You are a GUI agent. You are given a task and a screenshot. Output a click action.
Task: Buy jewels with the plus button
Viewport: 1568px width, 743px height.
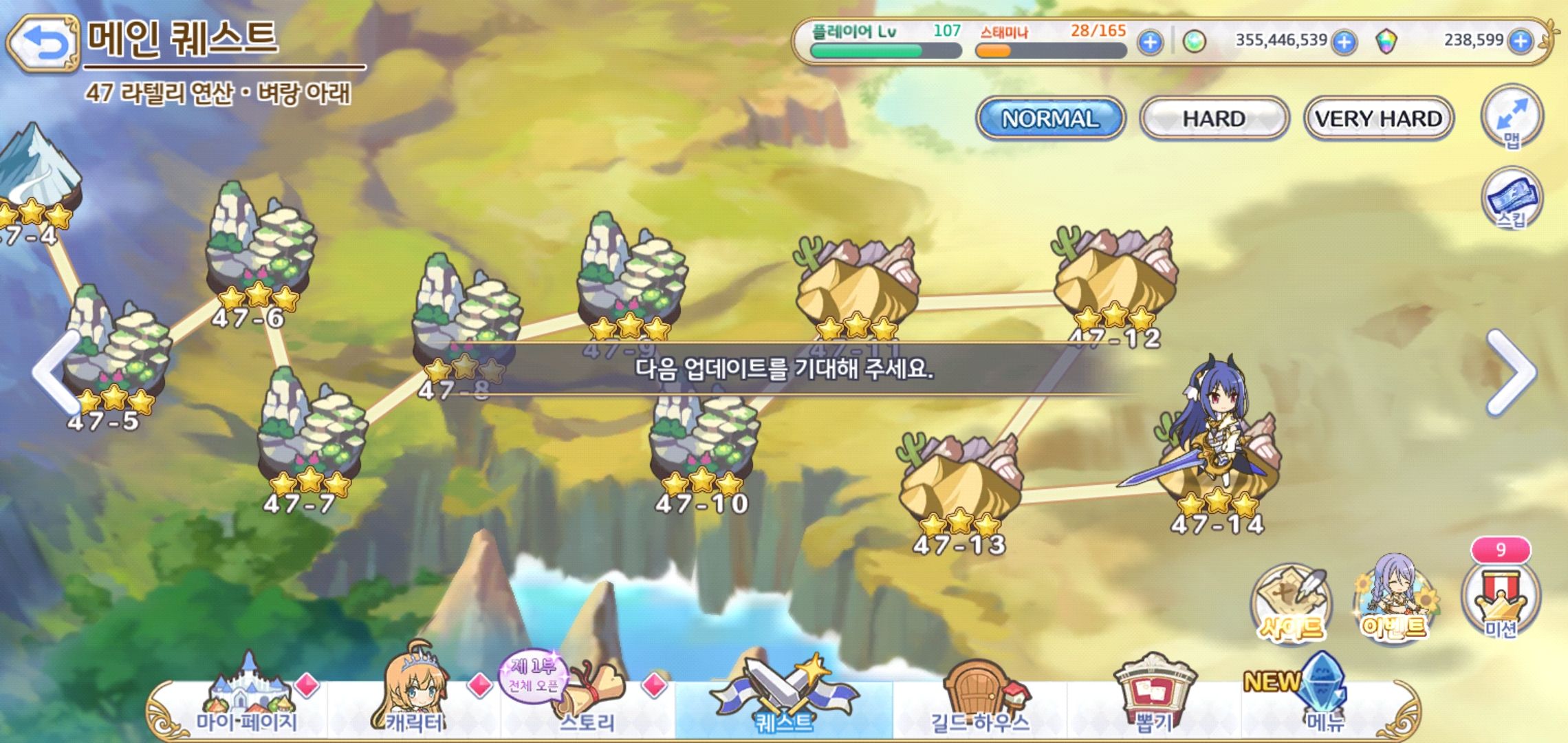pos(1520,41)
